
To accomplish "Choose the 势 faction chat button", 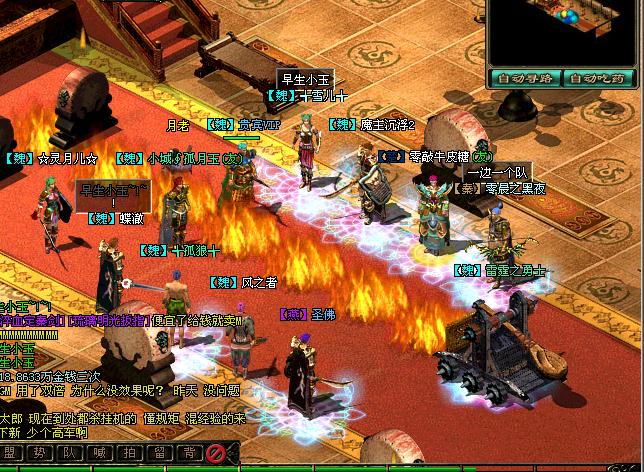I will pos(39,454).
